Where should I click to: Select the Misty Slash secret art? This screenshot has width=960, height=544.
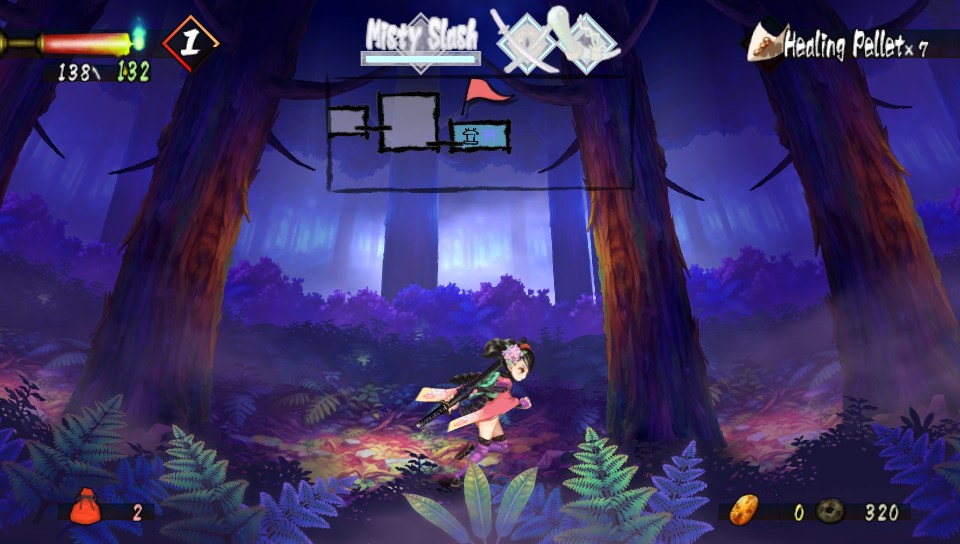[420, 36]
